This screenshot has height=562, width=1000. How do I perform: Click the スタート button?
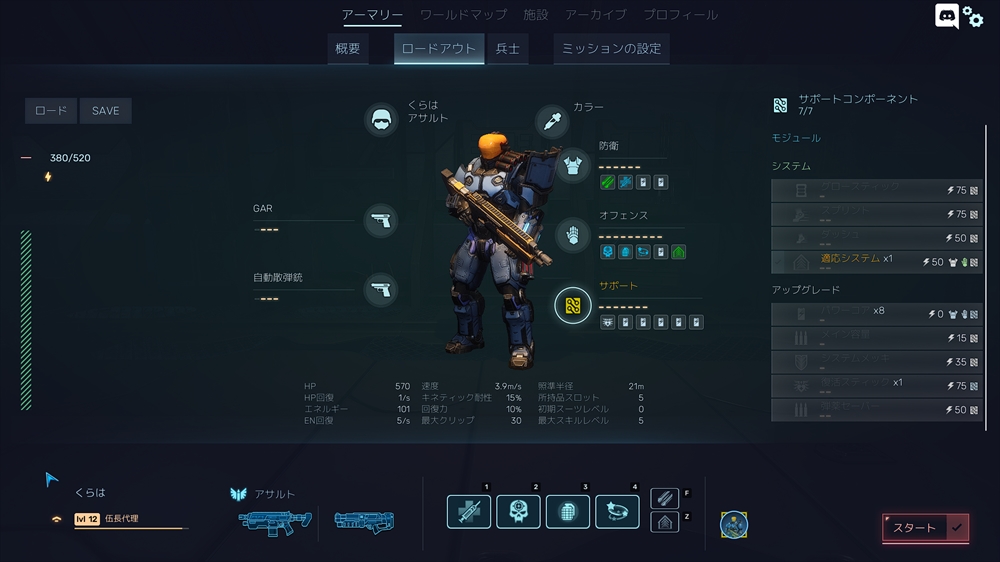[925, 527]
